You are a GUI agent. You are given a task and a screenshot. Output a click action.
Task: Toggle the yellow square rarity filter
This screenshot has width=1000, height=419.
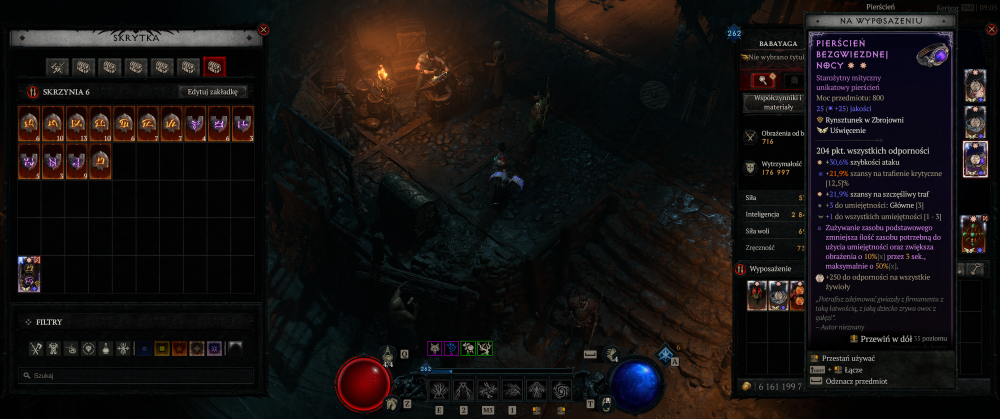click(164, 348)
